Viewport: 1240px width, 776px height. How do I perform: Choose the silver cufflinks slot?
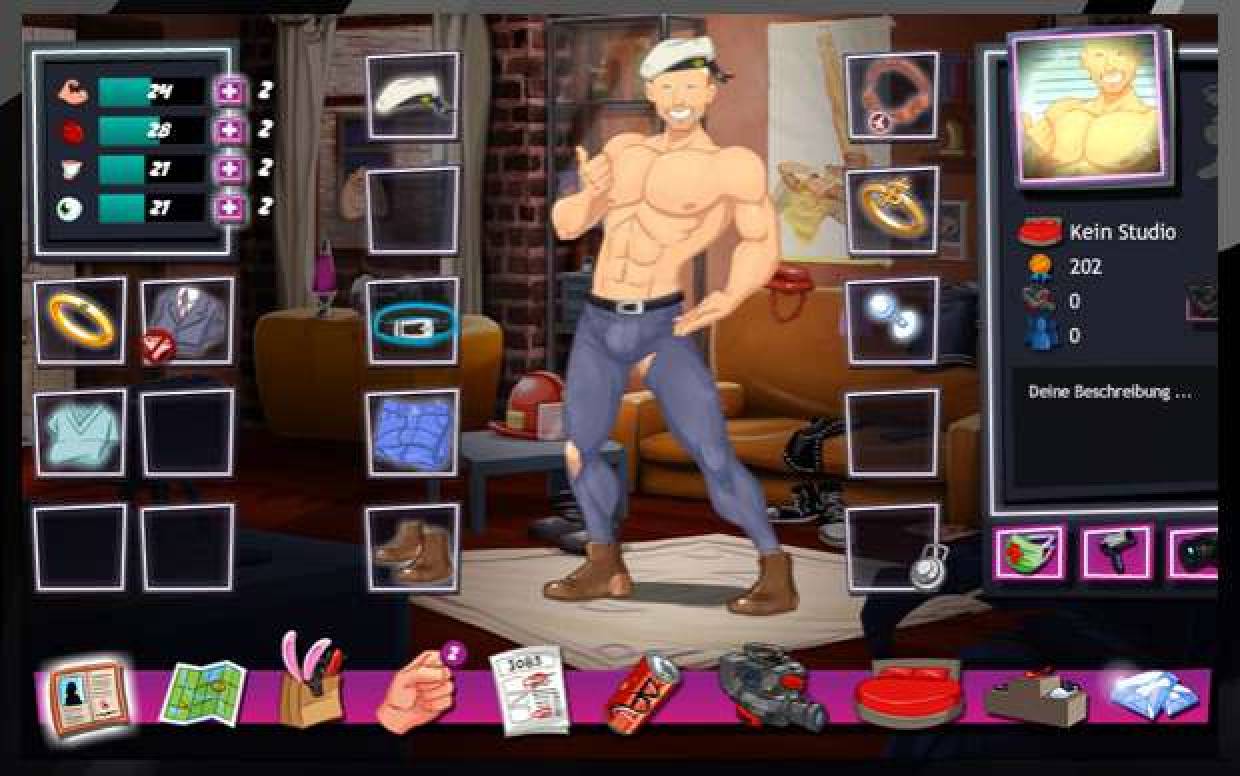click(x=892, y=322)
